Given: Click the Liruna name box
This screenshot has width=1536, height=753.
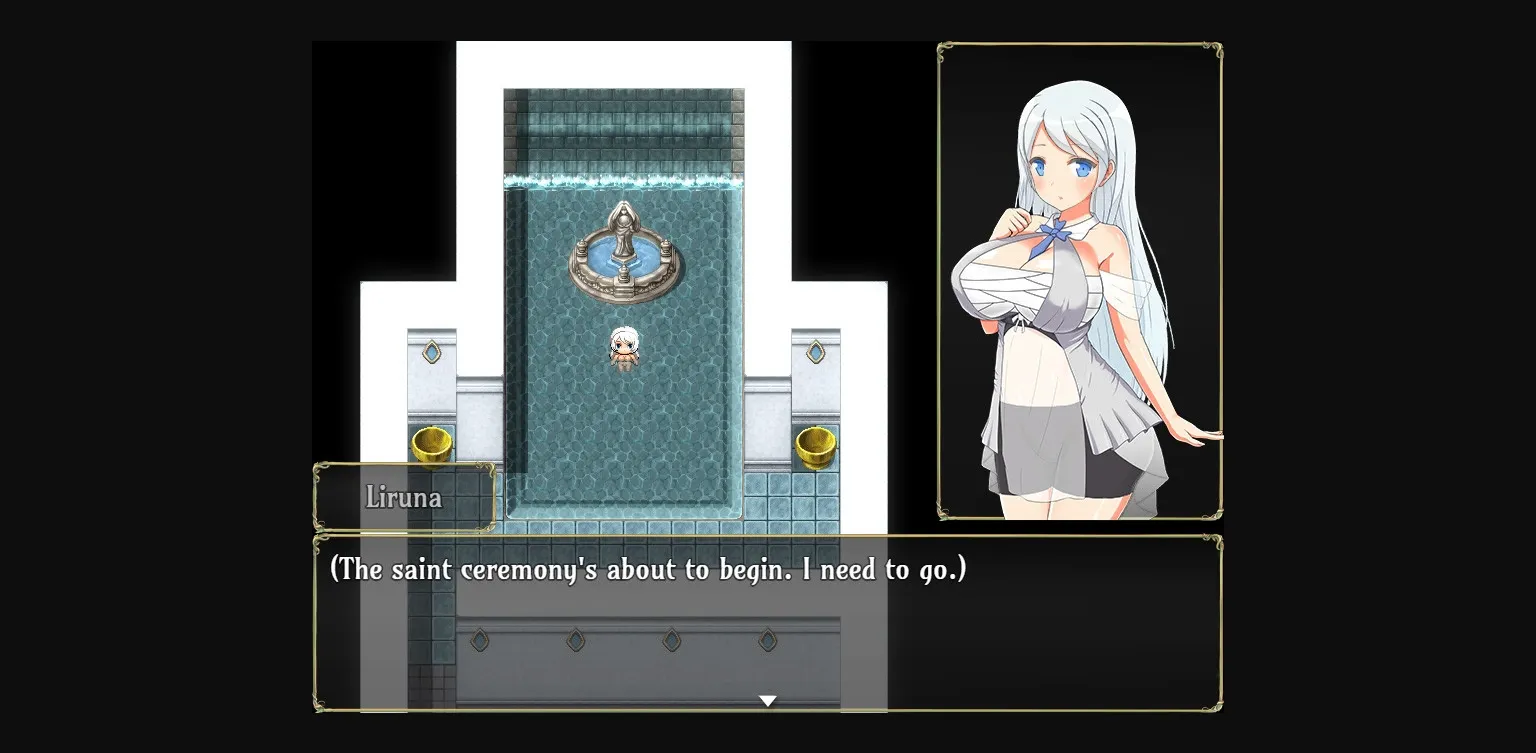Looking at the screenshot, I should (x=405, y=497).
